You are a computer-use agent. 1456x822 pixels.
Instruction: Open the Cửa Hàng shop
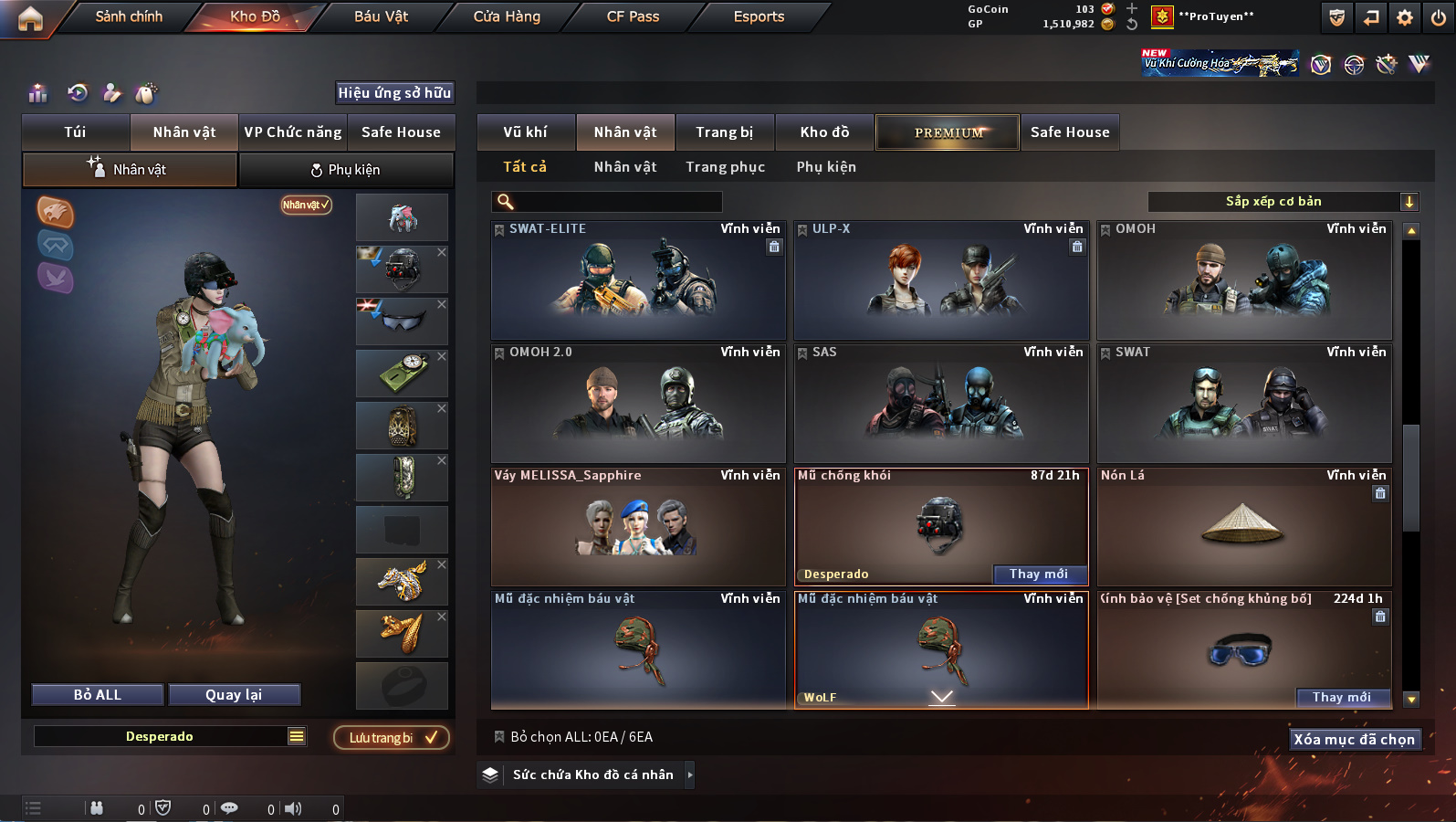[507, 16]
